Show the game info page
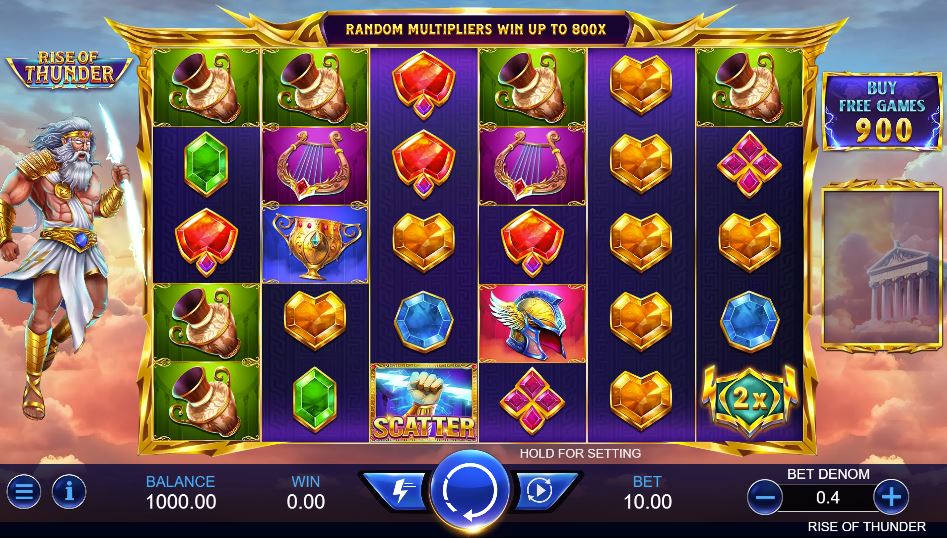Viewport: 947px width, 538px height. point(69,491)
